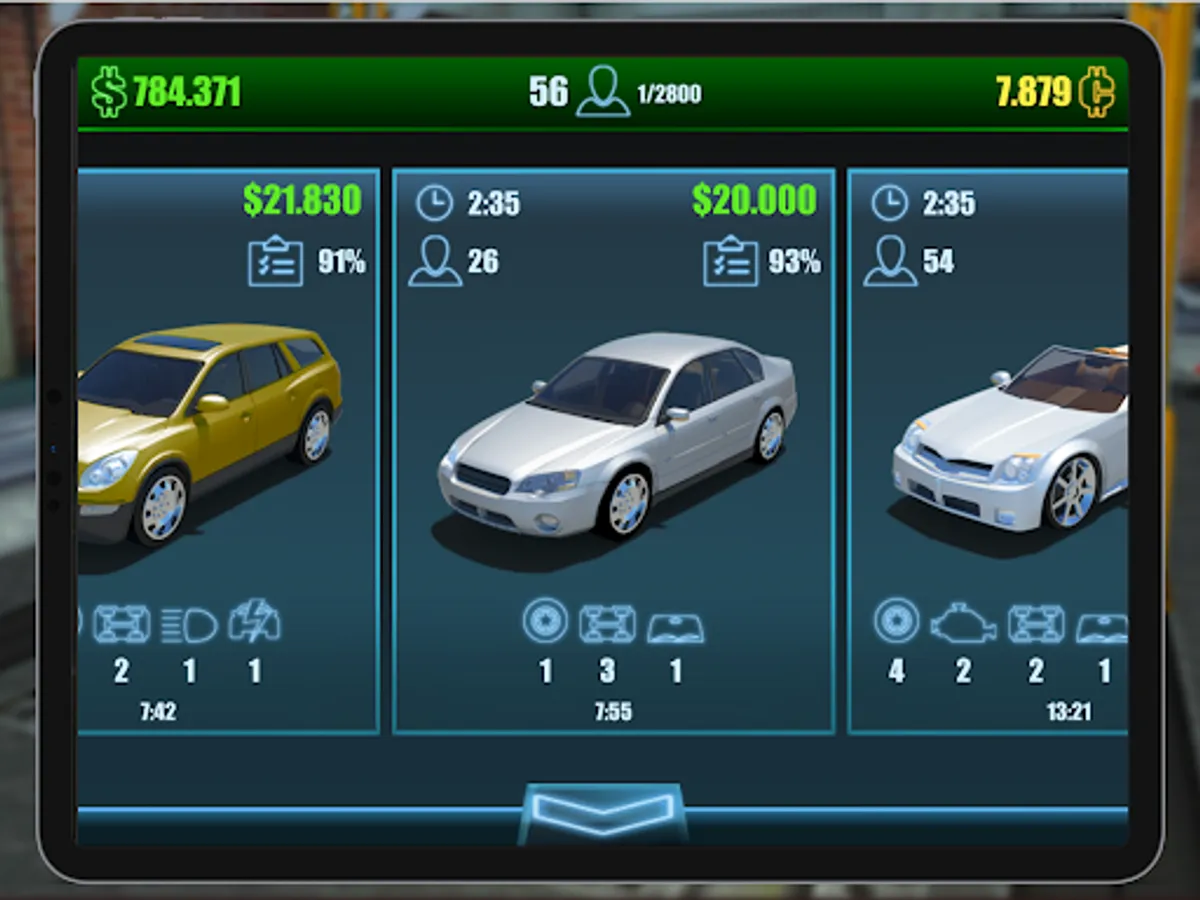Pick the white convertible job card

pos(988,450)
